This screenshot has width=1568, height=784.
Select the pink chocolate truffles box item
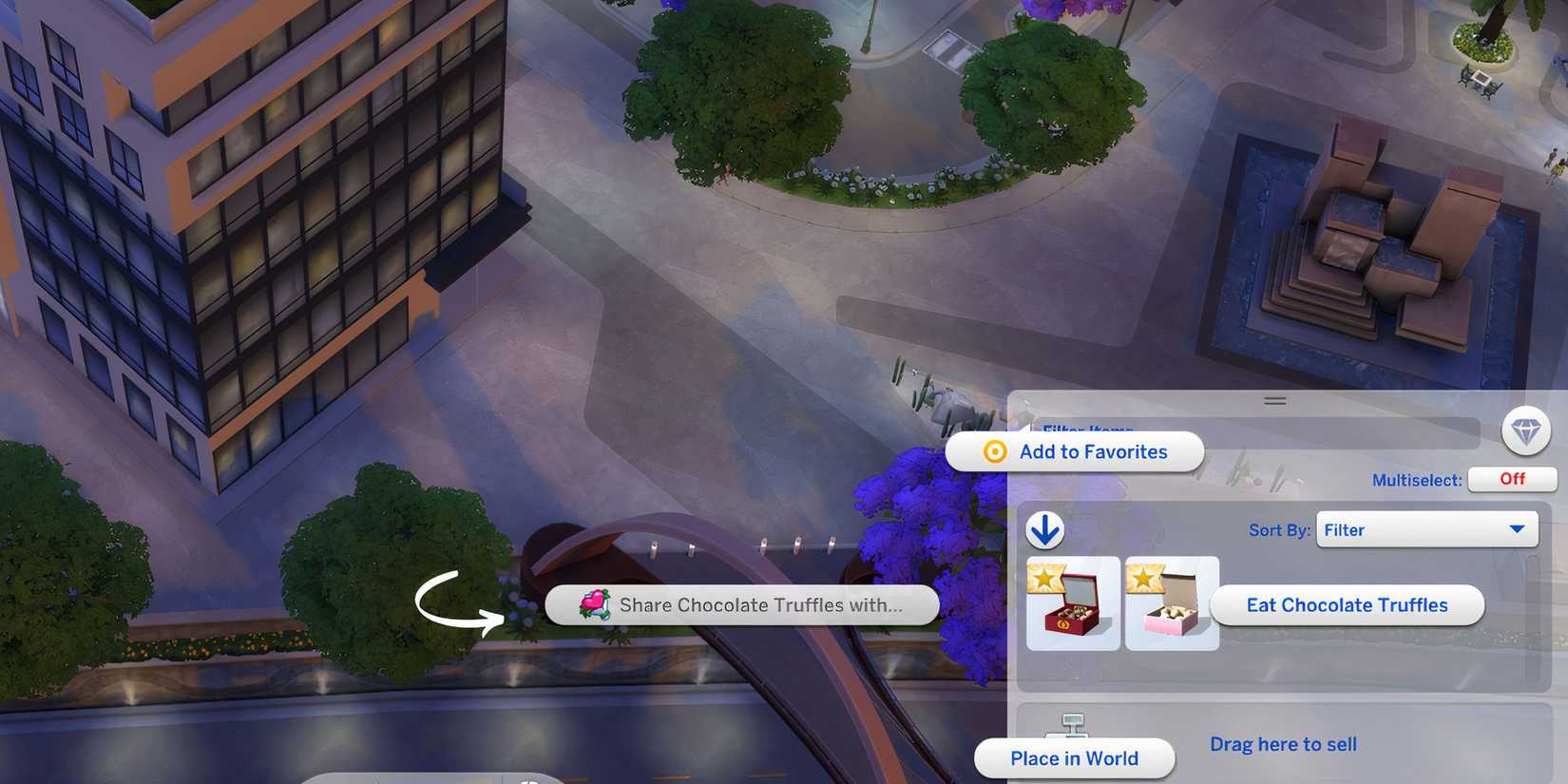point(1171,605)
